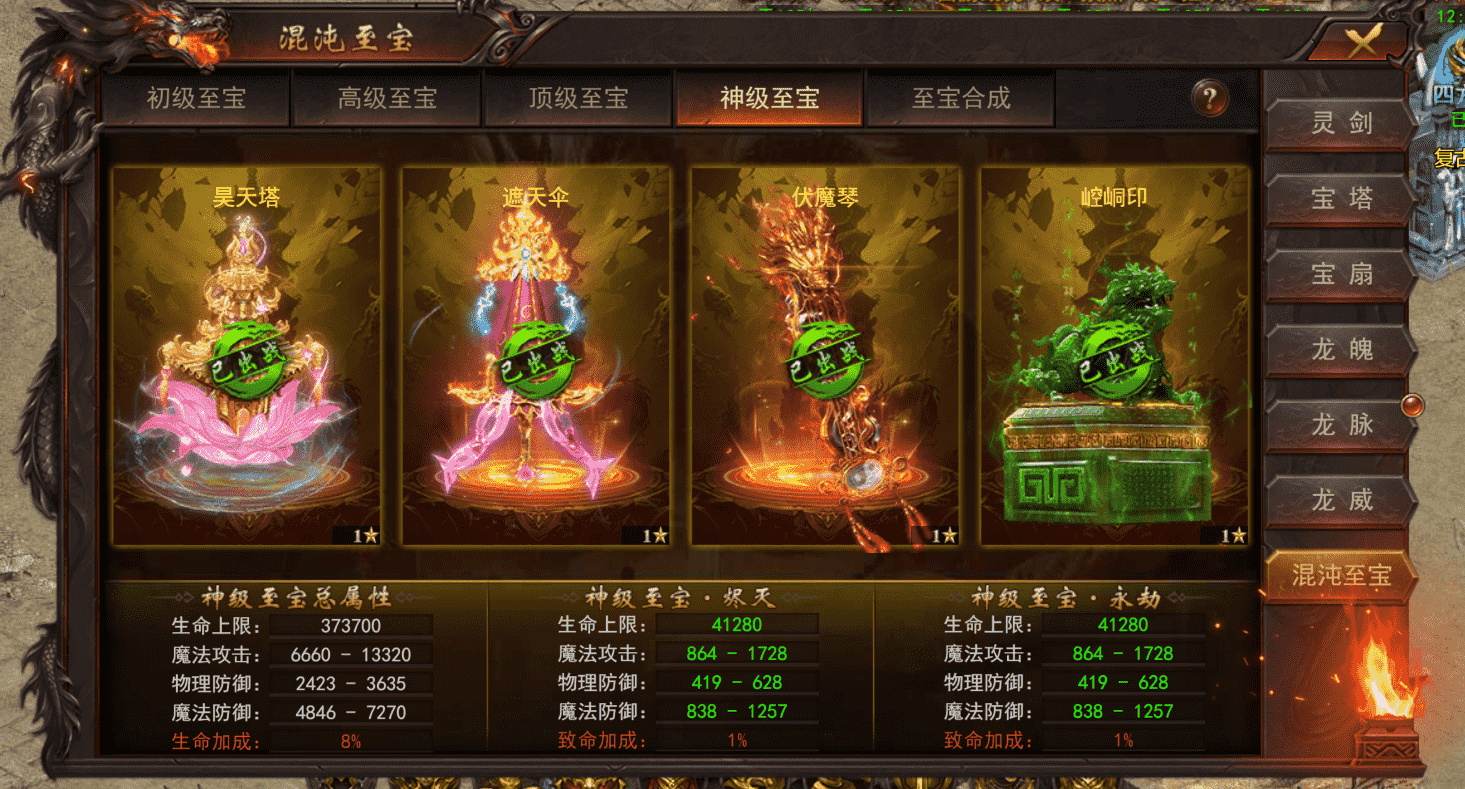Click the 1★ star badge on 昊天塔 card
Screen dimensions: 1465x789
367,536
